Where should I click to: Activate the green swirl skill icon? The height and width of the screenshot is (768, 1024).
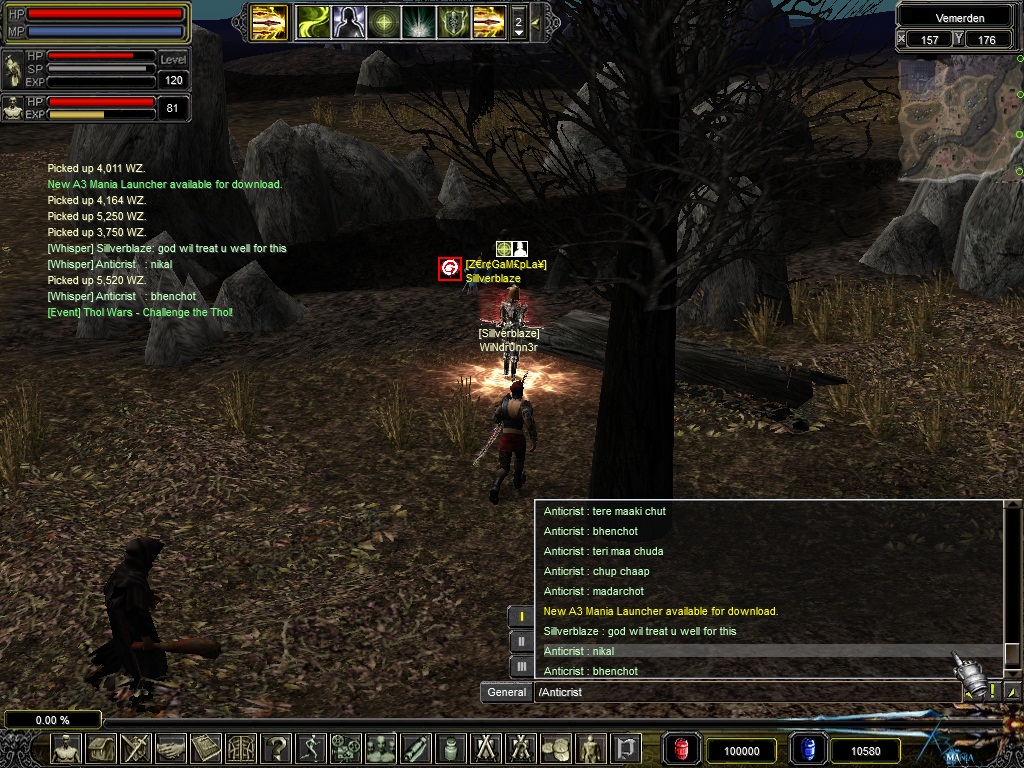[312, 21]
